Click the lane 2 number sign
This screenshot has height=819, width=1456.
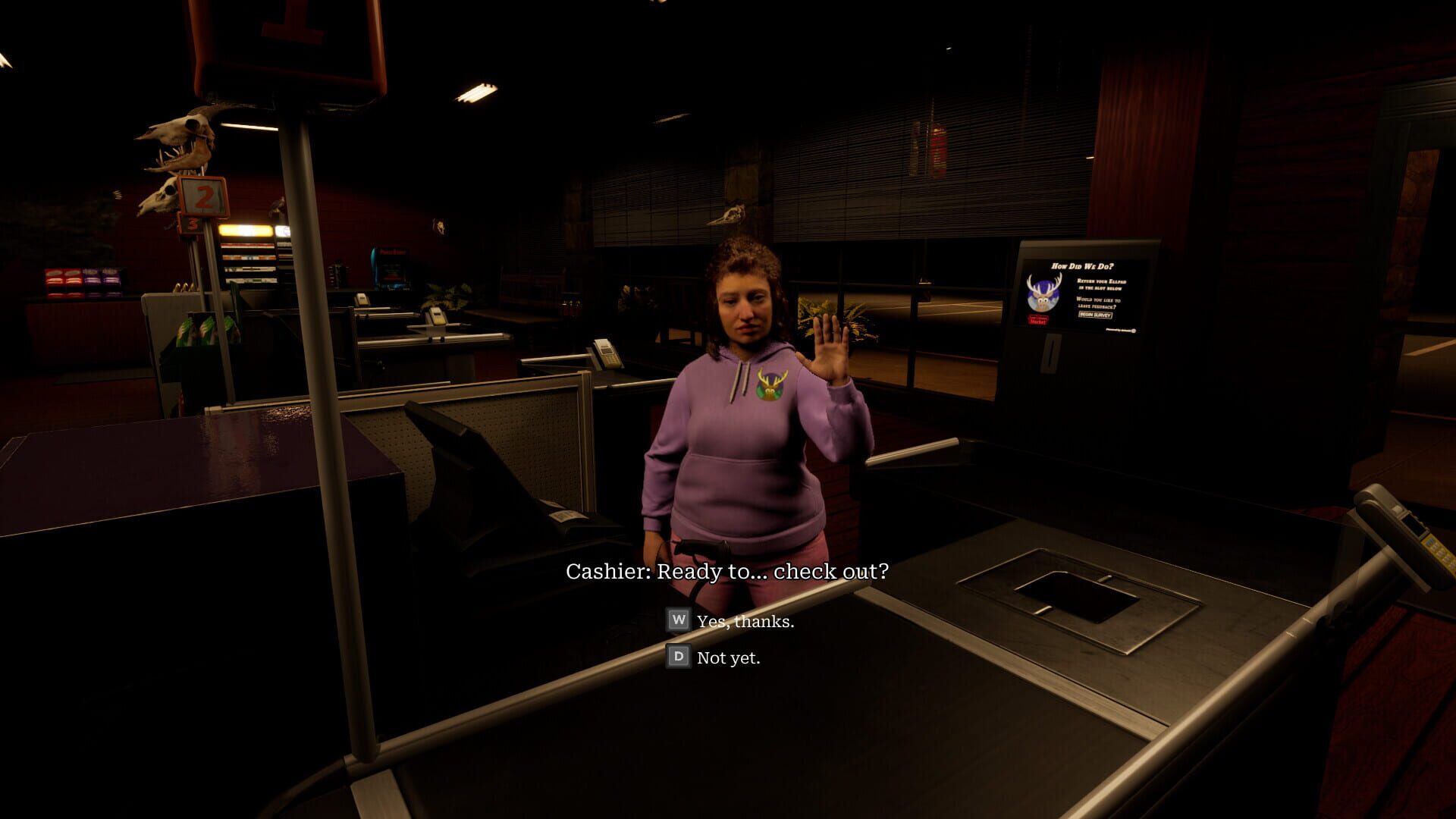[x=202, y=197]
